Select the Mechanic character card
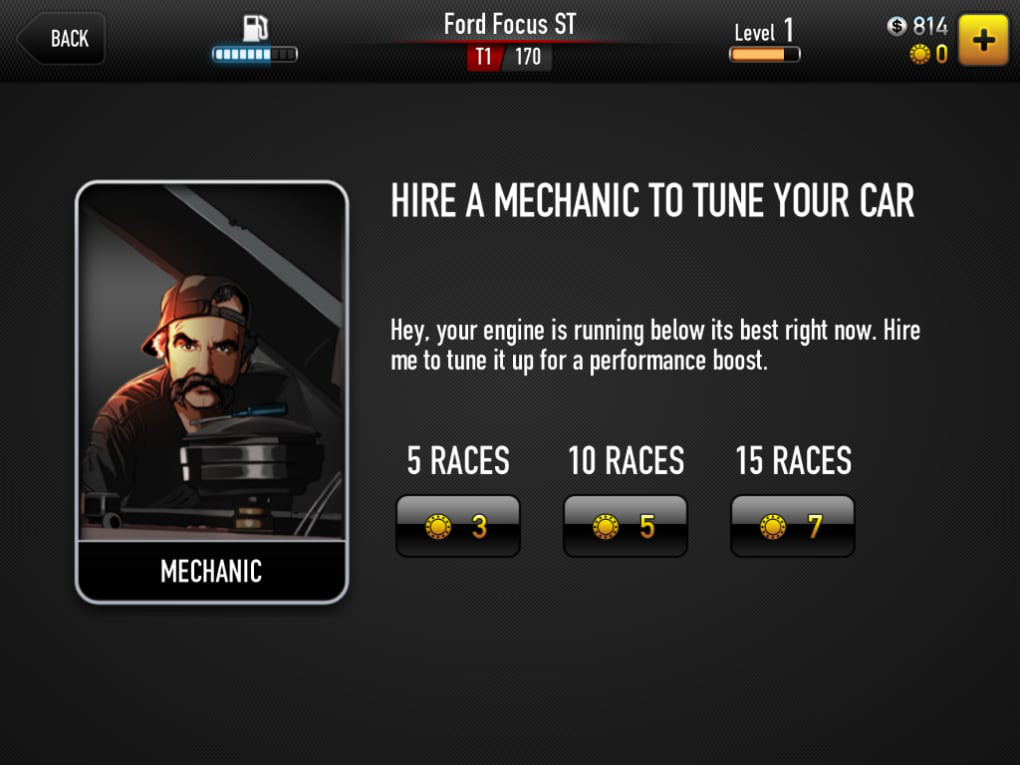Screen dimensions: 1020x765 pos(212,392)
